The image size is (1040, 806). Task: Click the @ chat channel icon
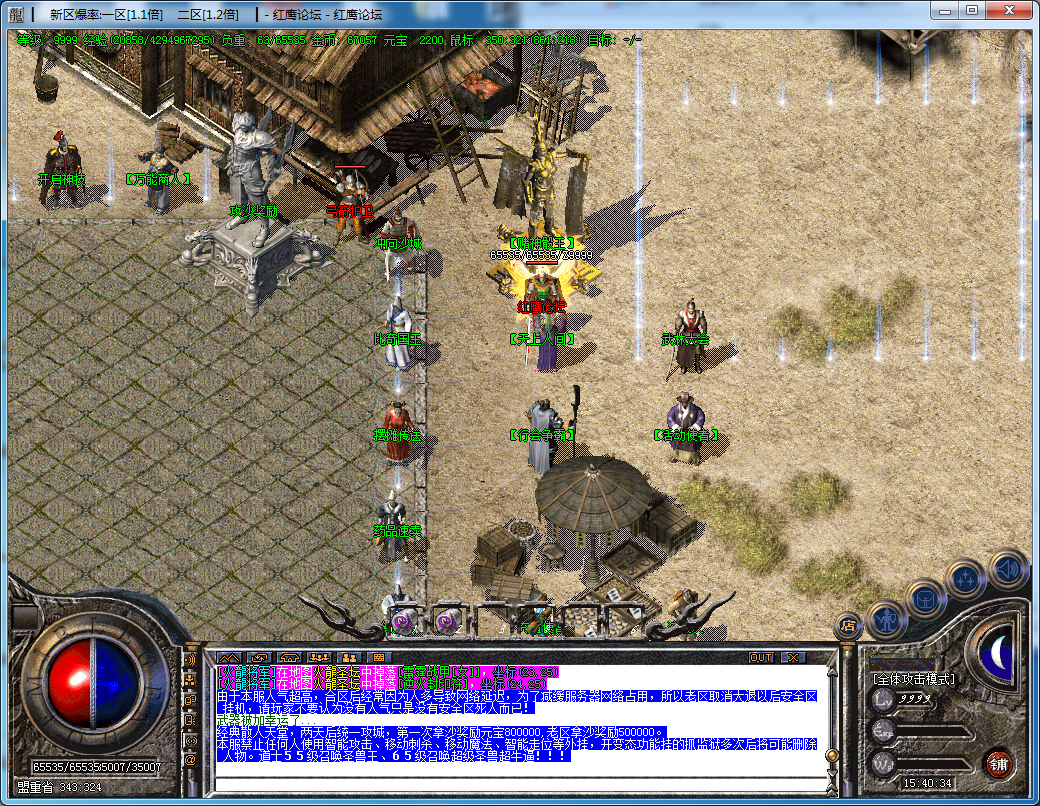190,759
